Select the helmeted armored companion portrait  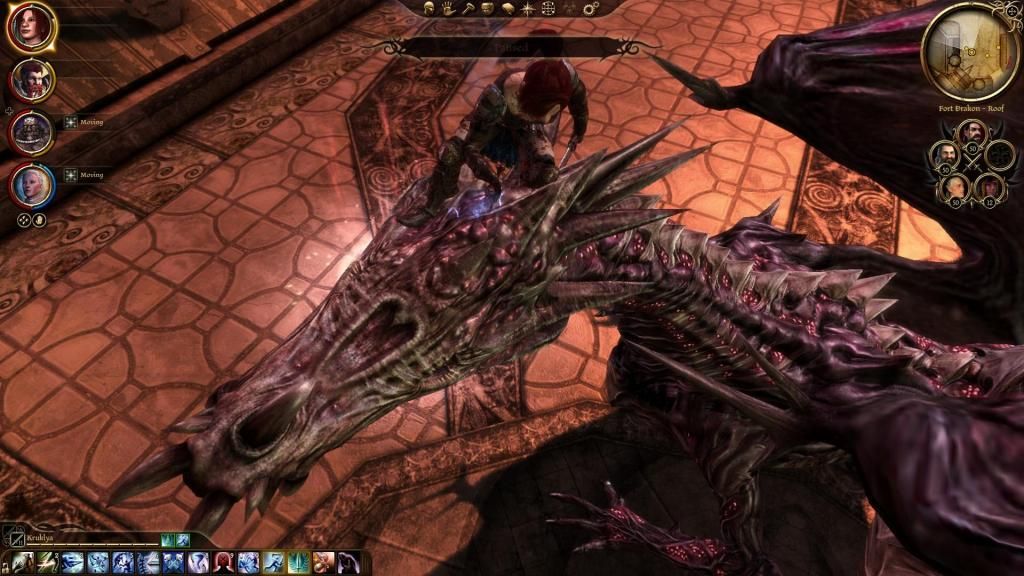(x=31, y=132)
